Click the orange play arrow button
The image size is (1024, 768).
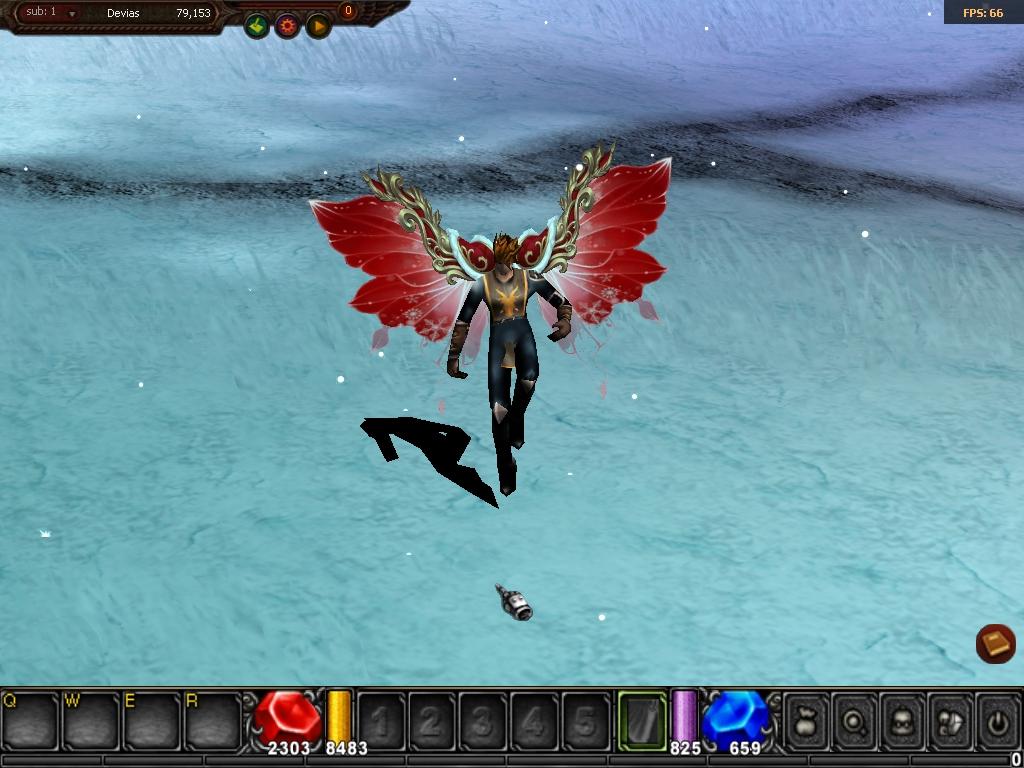tap(318, 26)
